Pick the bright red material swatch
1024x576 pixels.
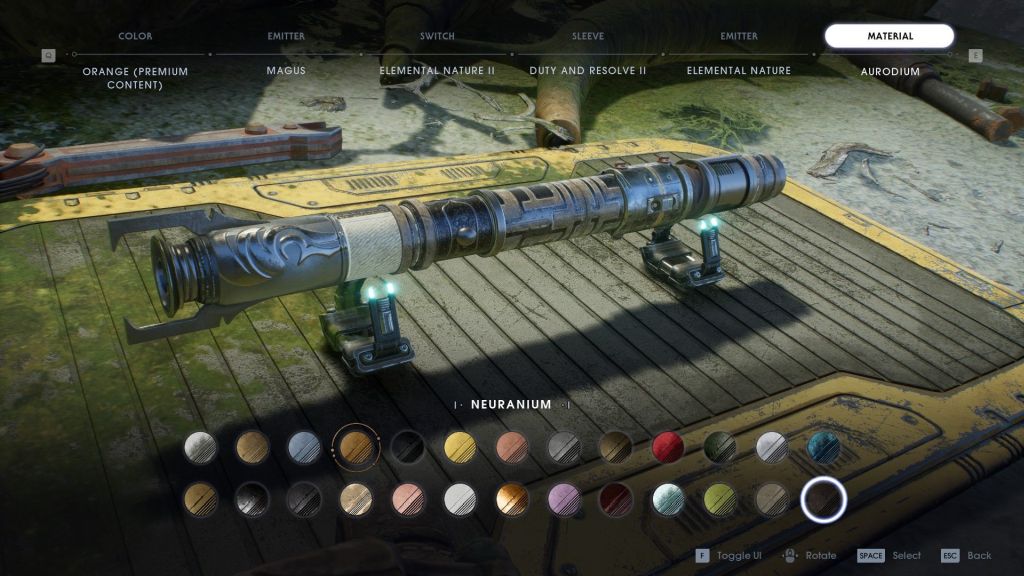click(x=667, y=447)
